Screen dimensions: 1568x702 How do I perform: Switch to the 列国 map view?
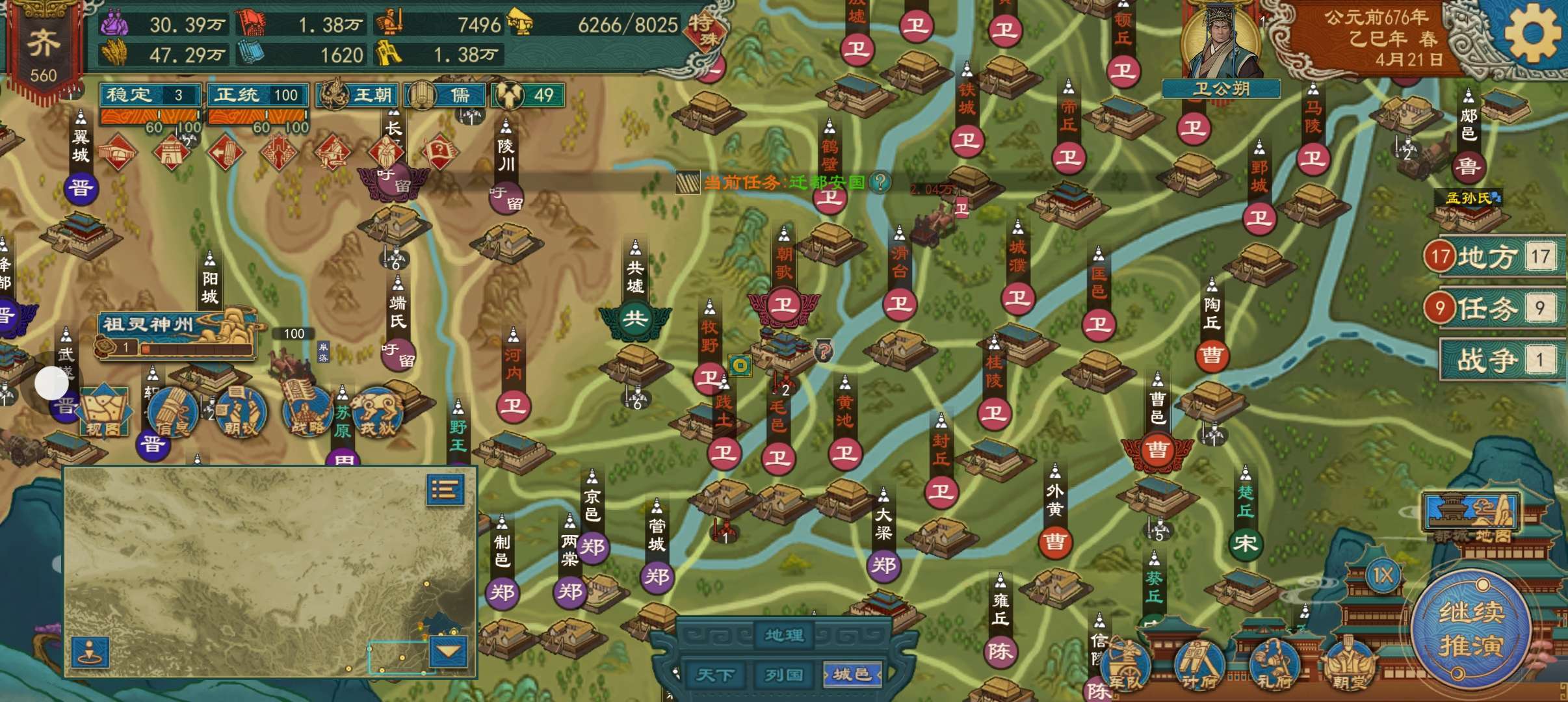tap(783, 675)
